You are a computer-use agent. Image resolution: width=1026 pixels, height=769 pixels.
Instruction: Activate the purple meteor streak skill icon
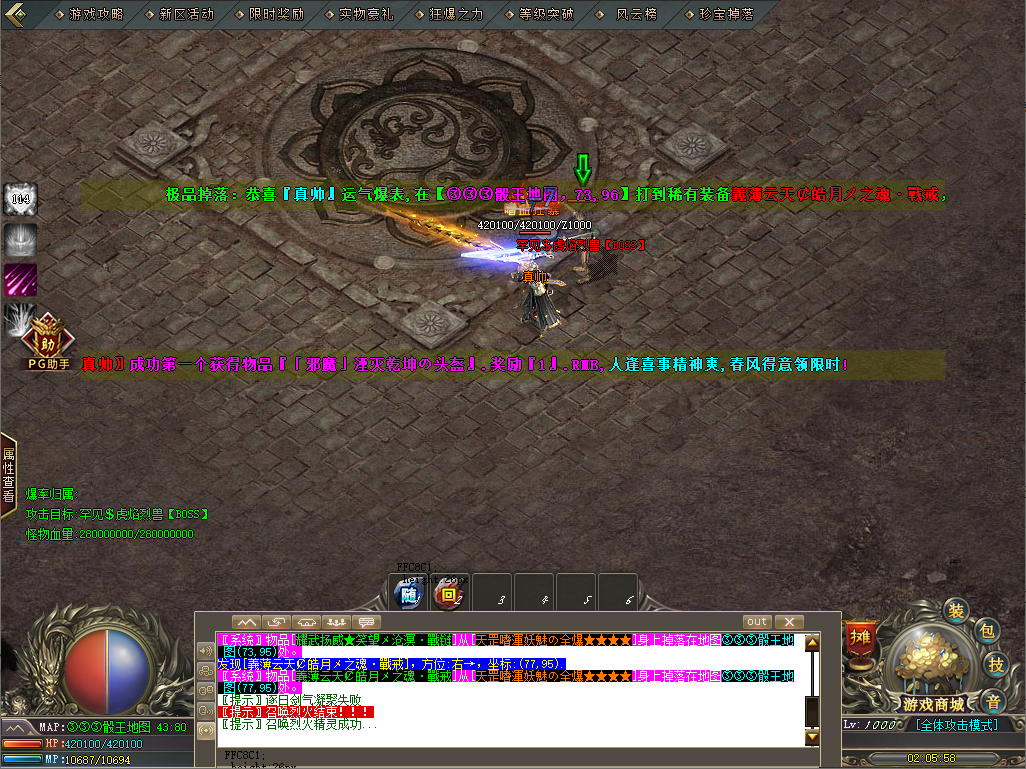[20, 279]
